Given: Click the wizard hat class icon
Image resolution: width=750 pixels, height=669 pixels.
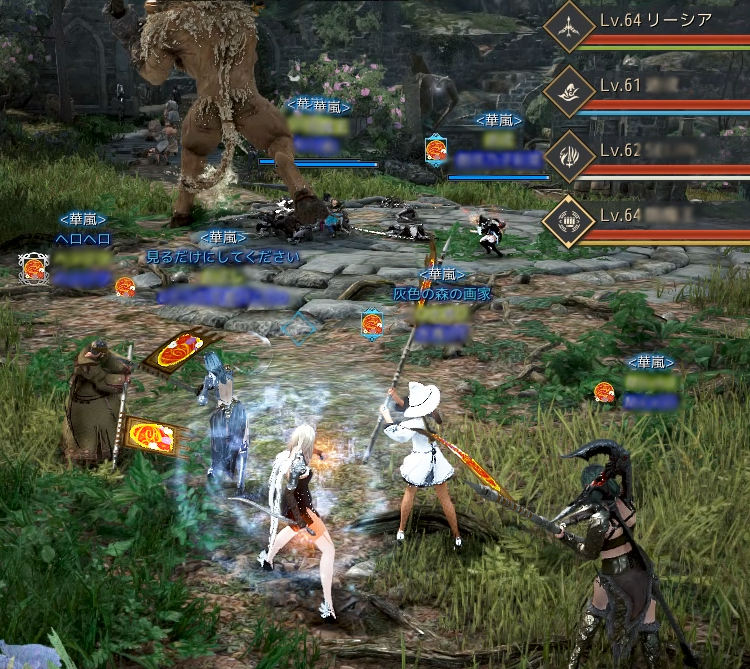Looking at the screenshot, I should (570, 92).
